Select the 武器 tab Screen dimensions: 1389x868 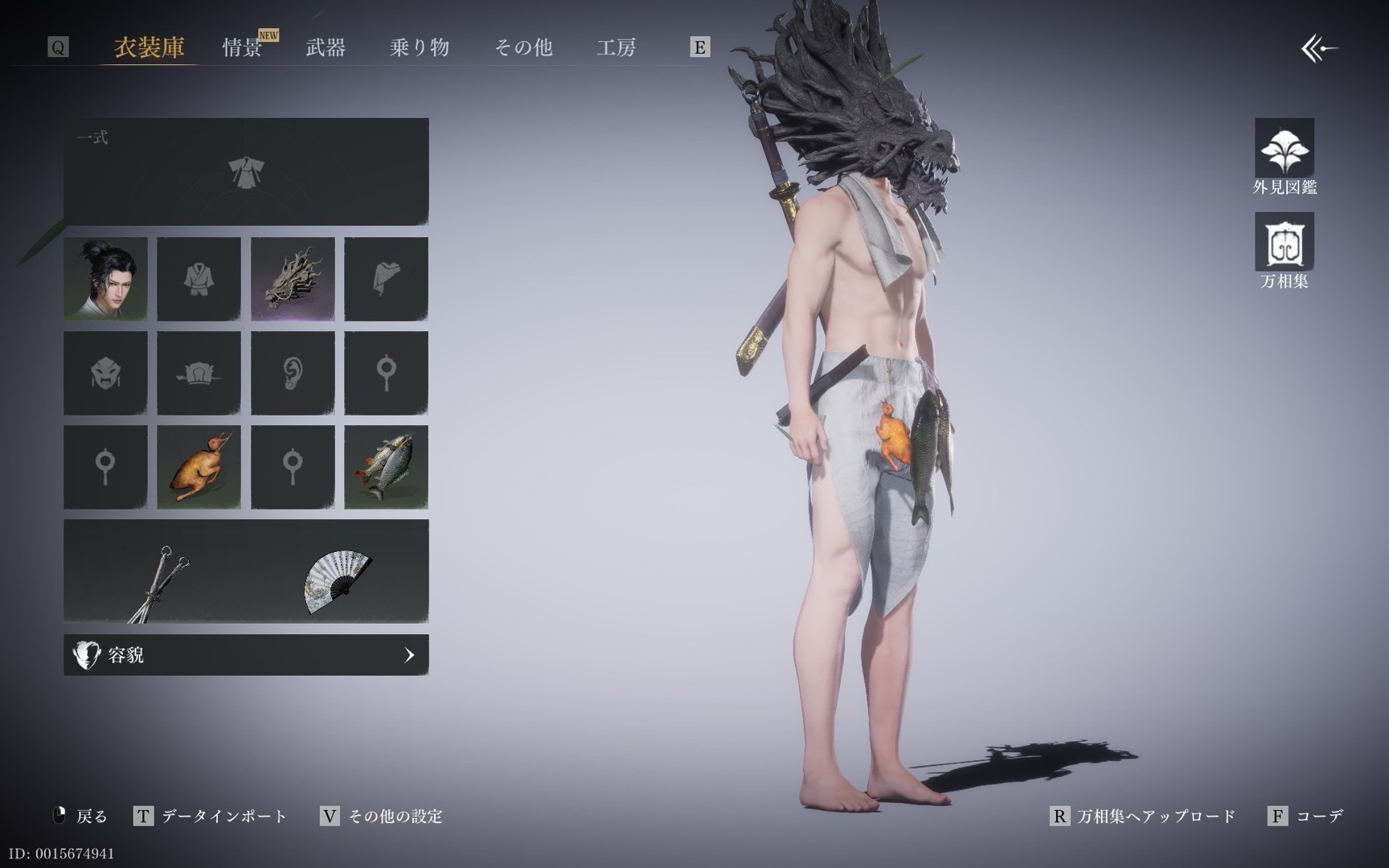pyautogui.click(x=326, y=47)
